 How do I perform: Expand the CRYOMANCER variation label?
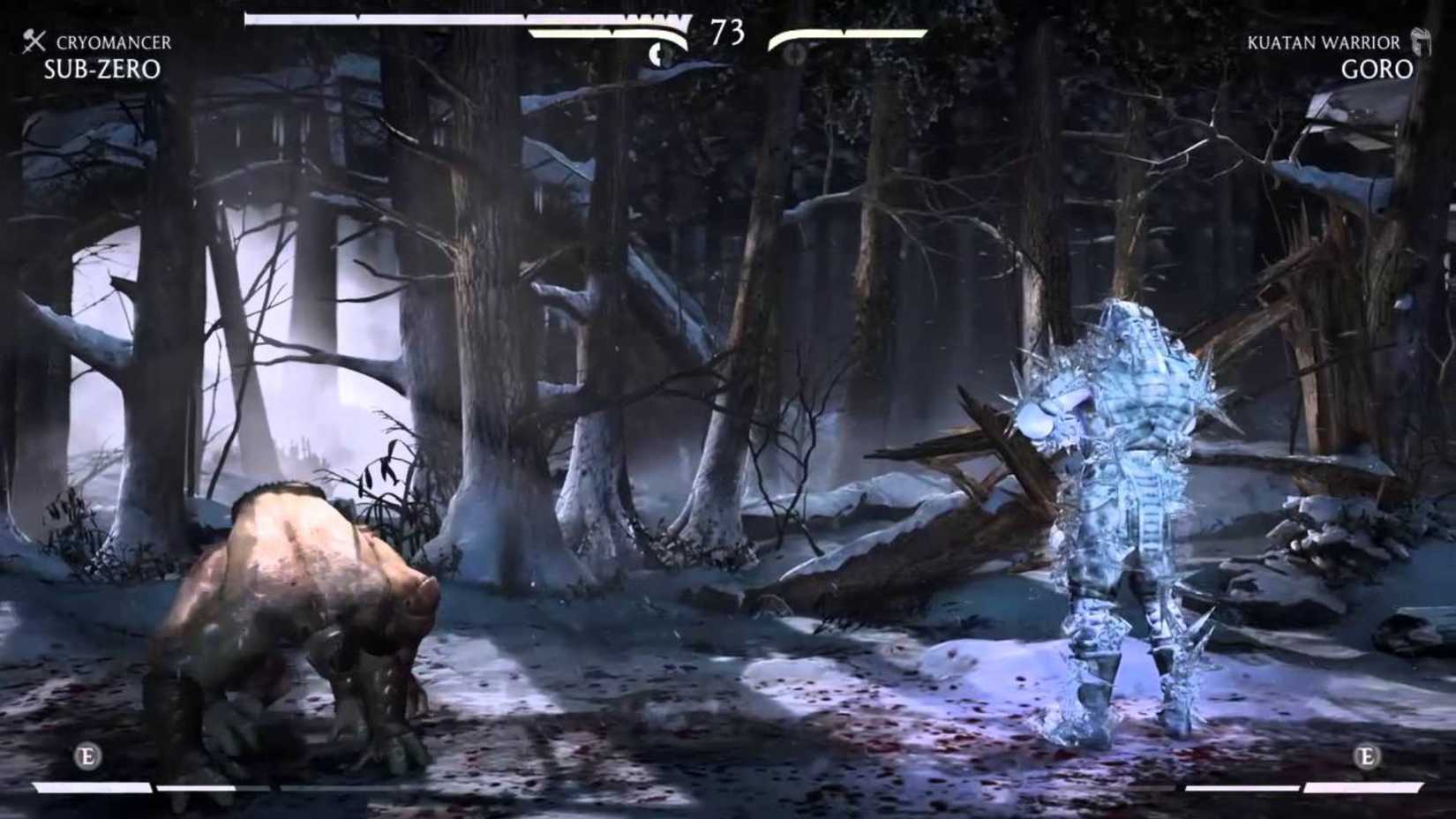(113, 40)
